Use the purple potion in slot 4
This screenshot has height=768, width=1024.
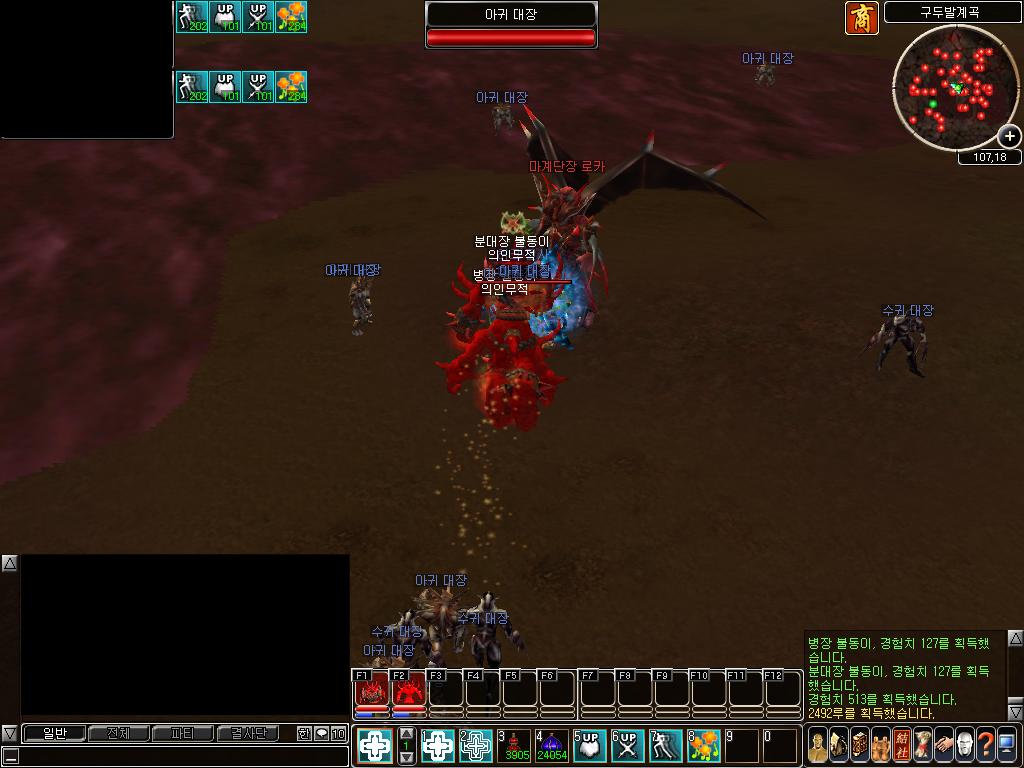pos(552,745)
